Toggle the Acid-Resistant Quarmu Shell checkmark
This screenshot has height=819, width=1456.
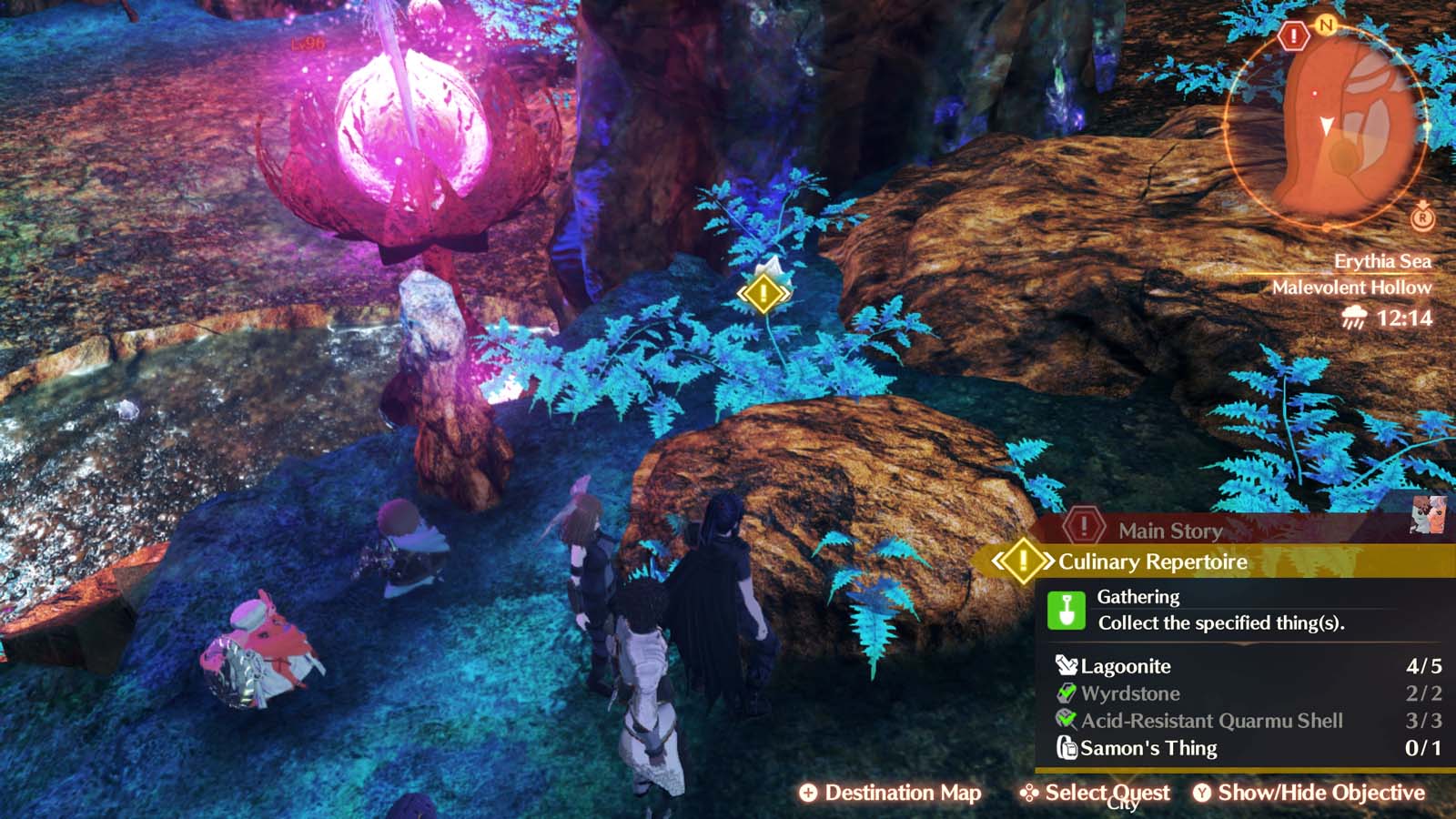(x=1065, y=721)
